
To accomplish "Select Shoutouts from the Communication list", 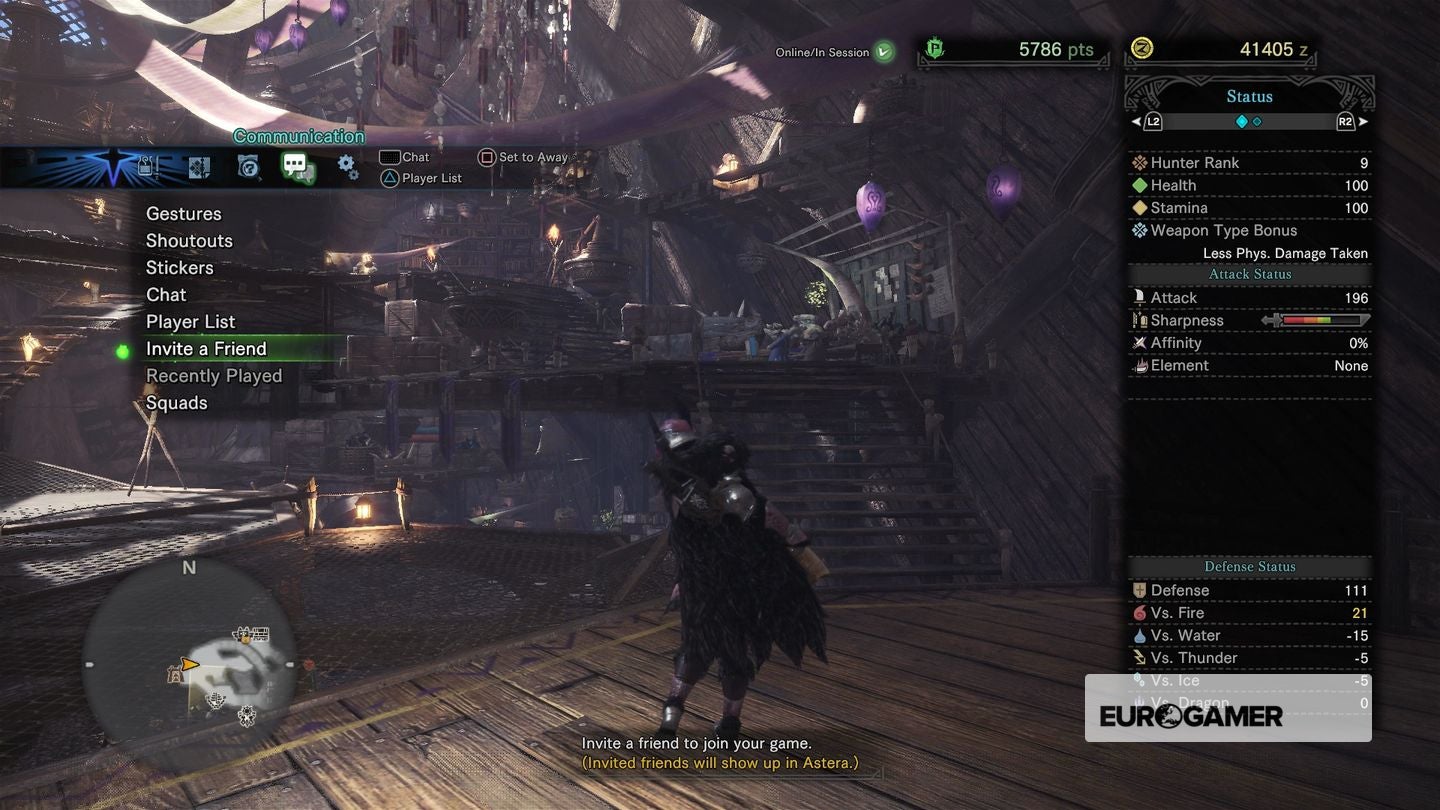I will [189, 241].
